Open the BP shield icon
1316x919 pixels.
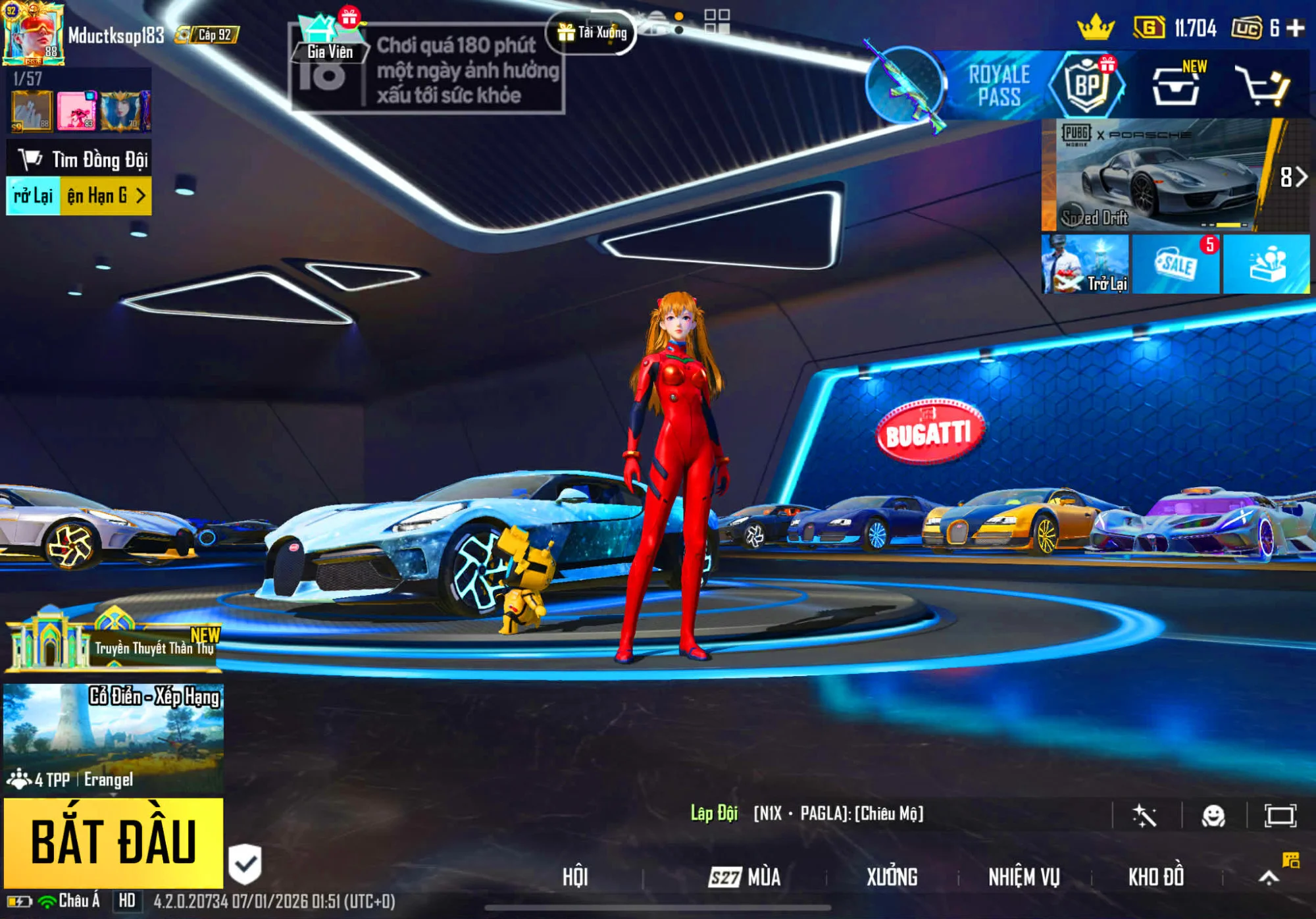coord(1086,86)
